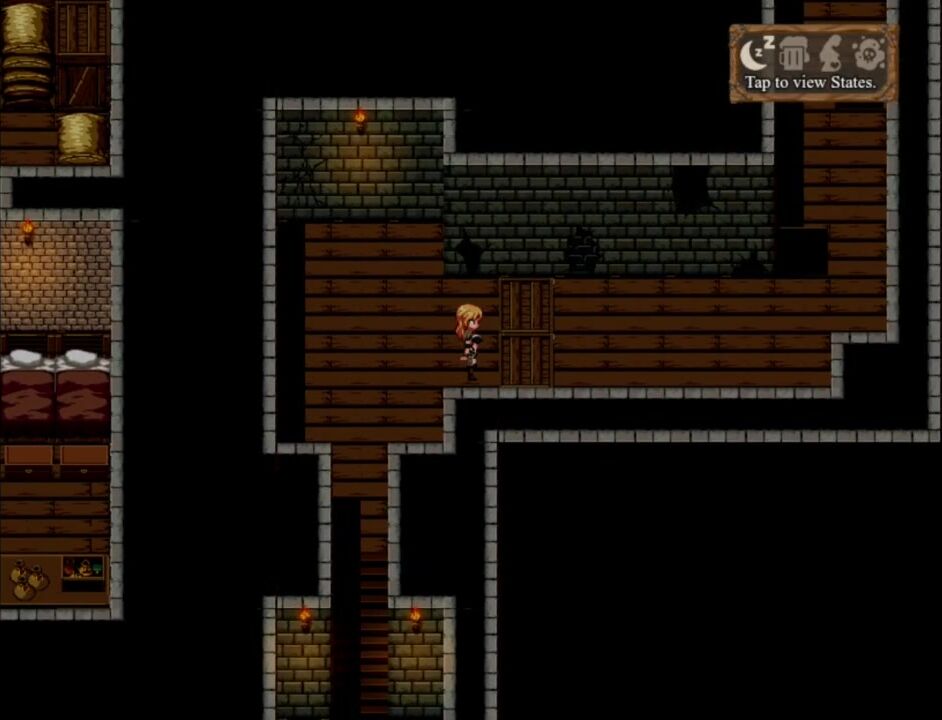Select the beer mug state icon

tap(793, 53)
